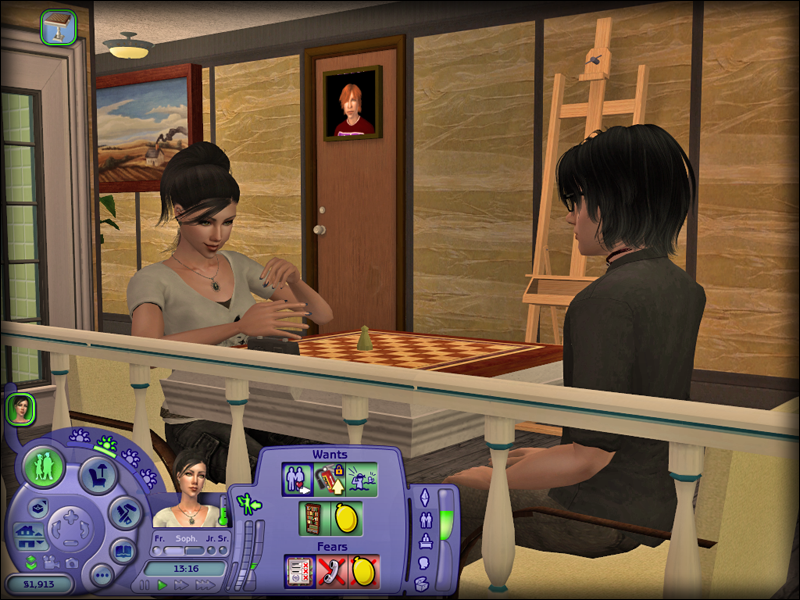The image size is (800, 600).
Task: Select the Sim portrait on the left edge
Action: click(x=21, y=407)
